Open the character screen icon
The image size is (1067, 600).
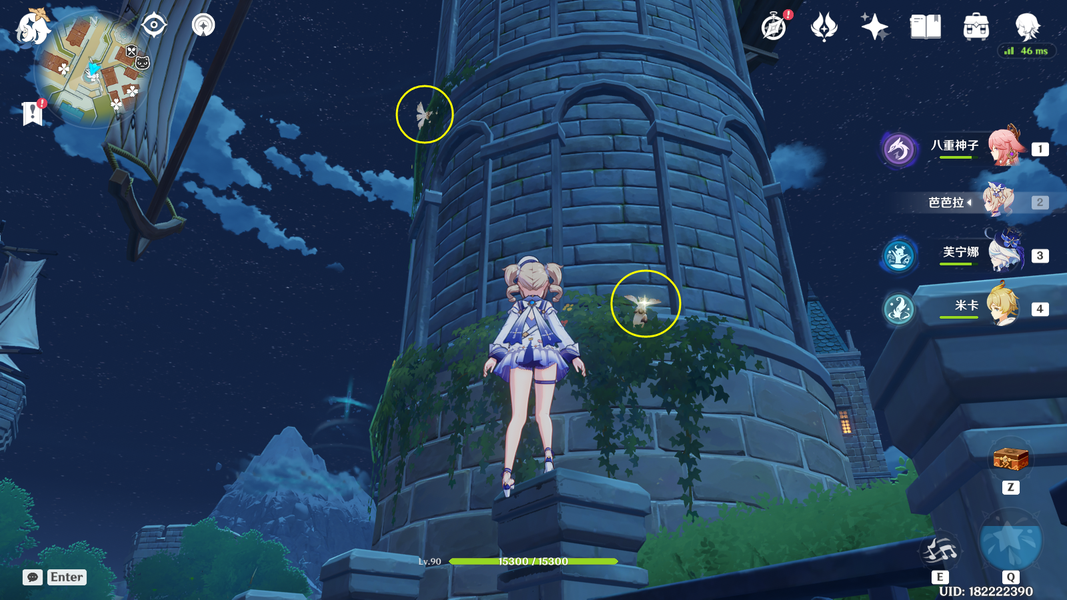coord(1027,26)
